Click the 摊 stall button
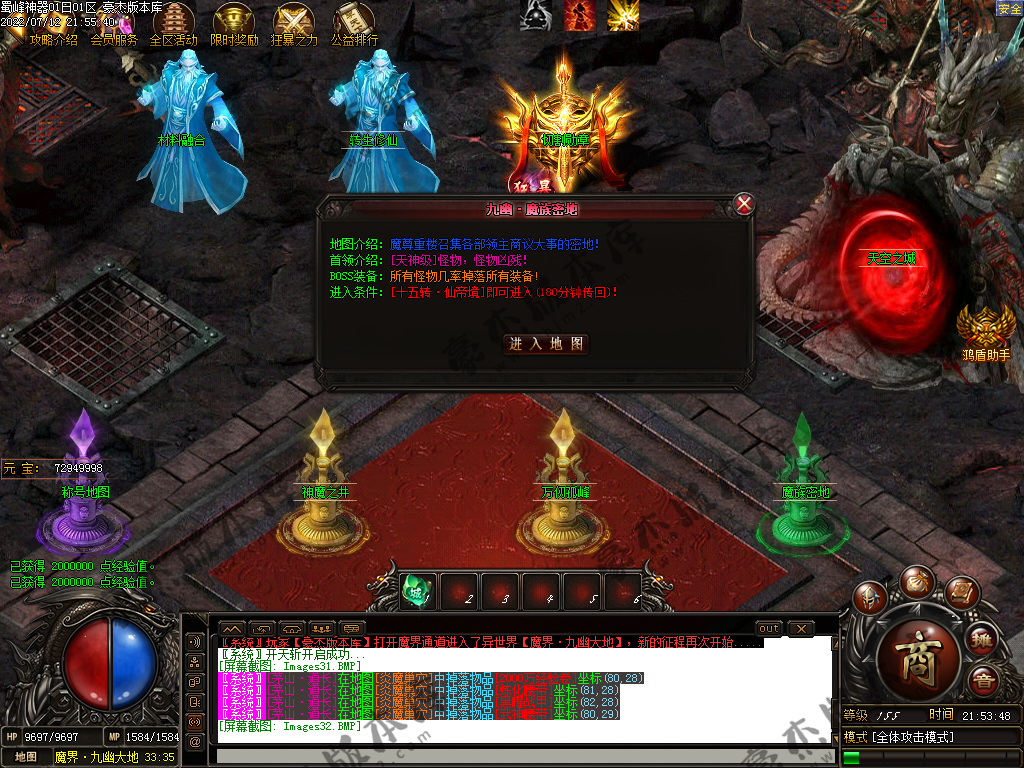The height and width of the screenshot is (768, 1024). click(x=983, y=640)
